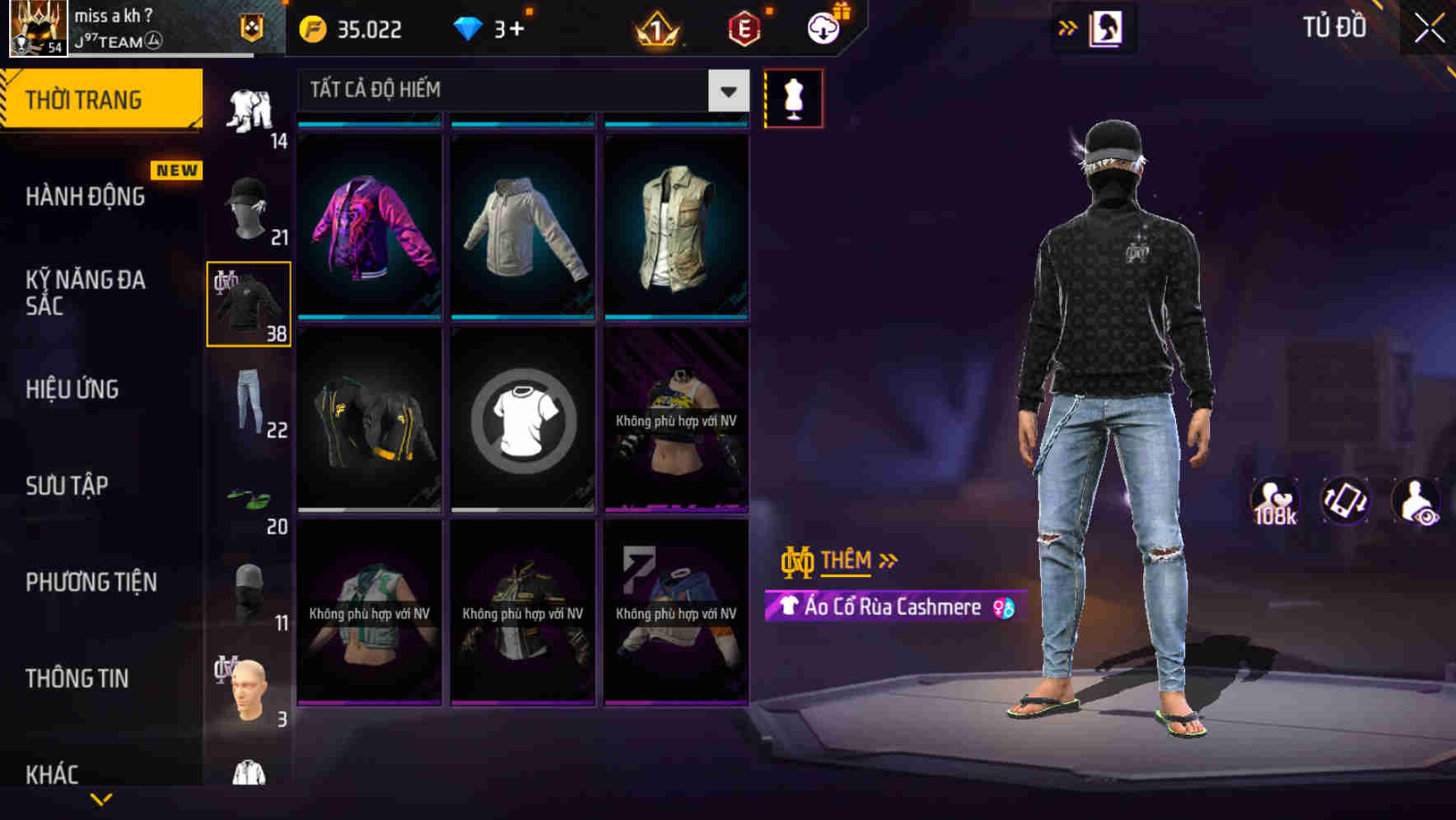Open the mannequin wardrobe preview icon
The height and width of the screenshot is (820, 1456).
pos(793,98)
